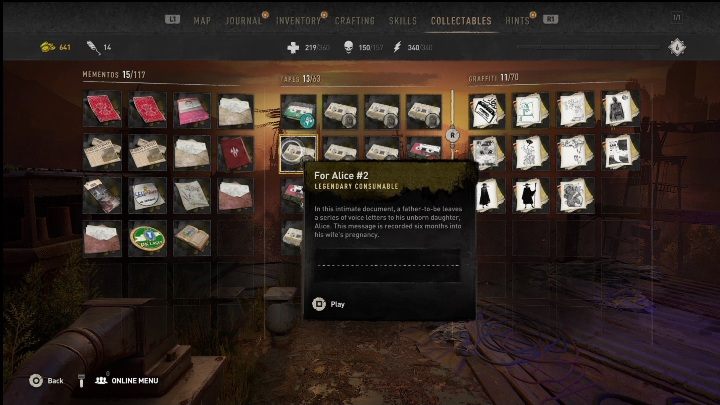
Task: Choose the dark red book memento
Action: pyautogui.click(x=237, y=152)
